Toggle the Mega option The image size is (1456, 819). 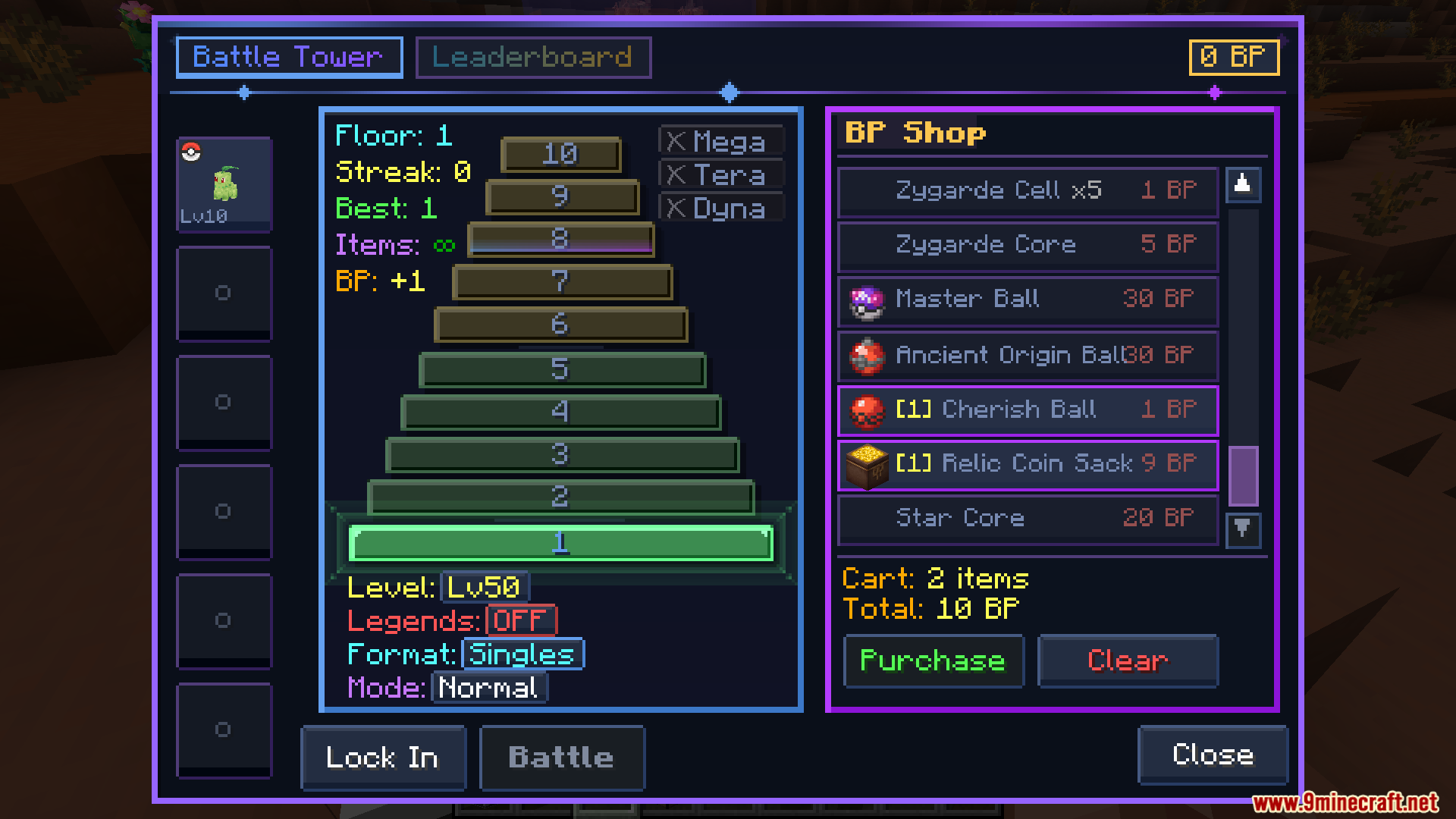tap(720, 141)
